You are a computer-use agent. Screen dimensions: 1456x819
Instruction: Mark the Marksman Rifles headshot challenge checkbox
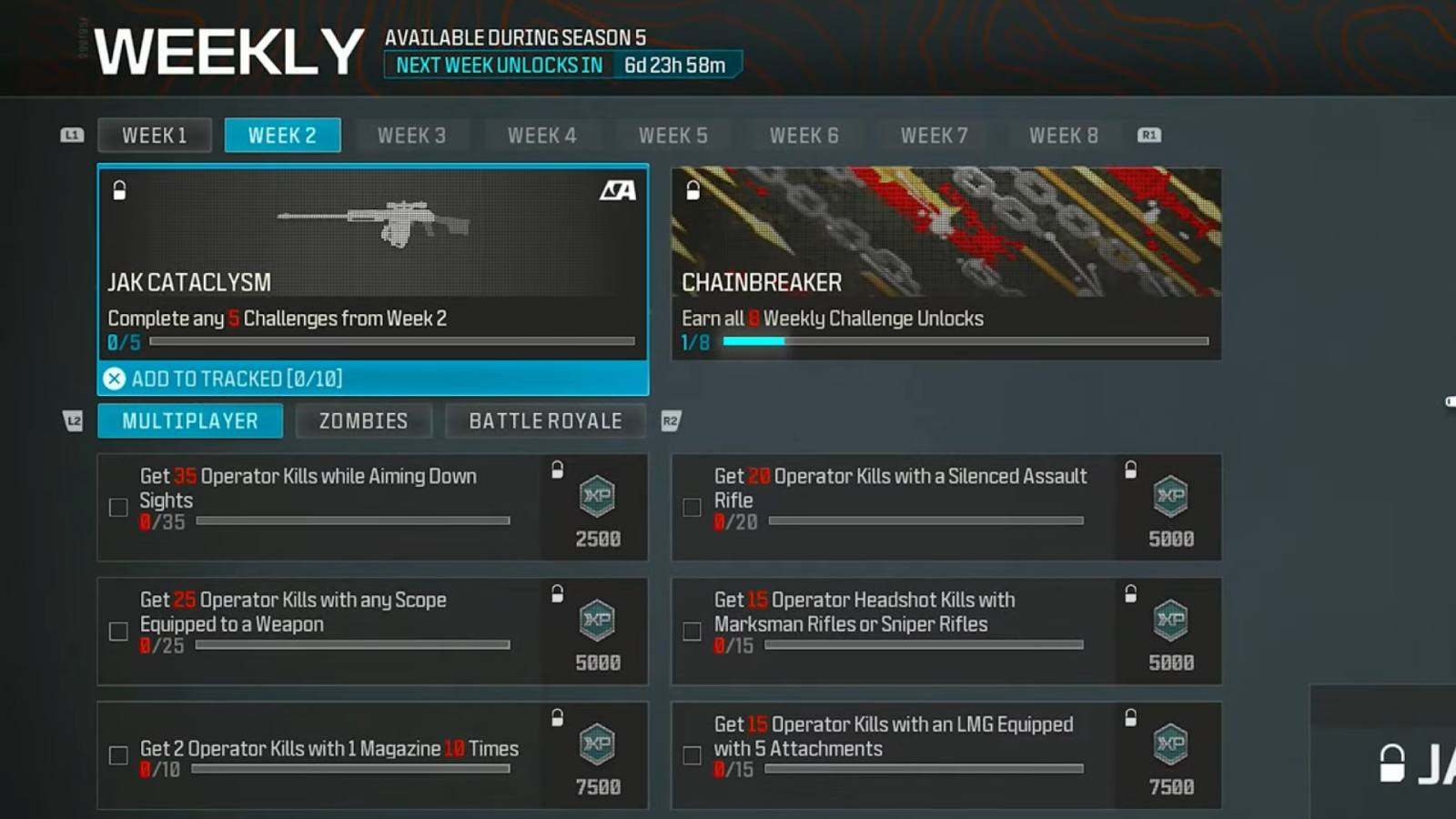[692, 631]
